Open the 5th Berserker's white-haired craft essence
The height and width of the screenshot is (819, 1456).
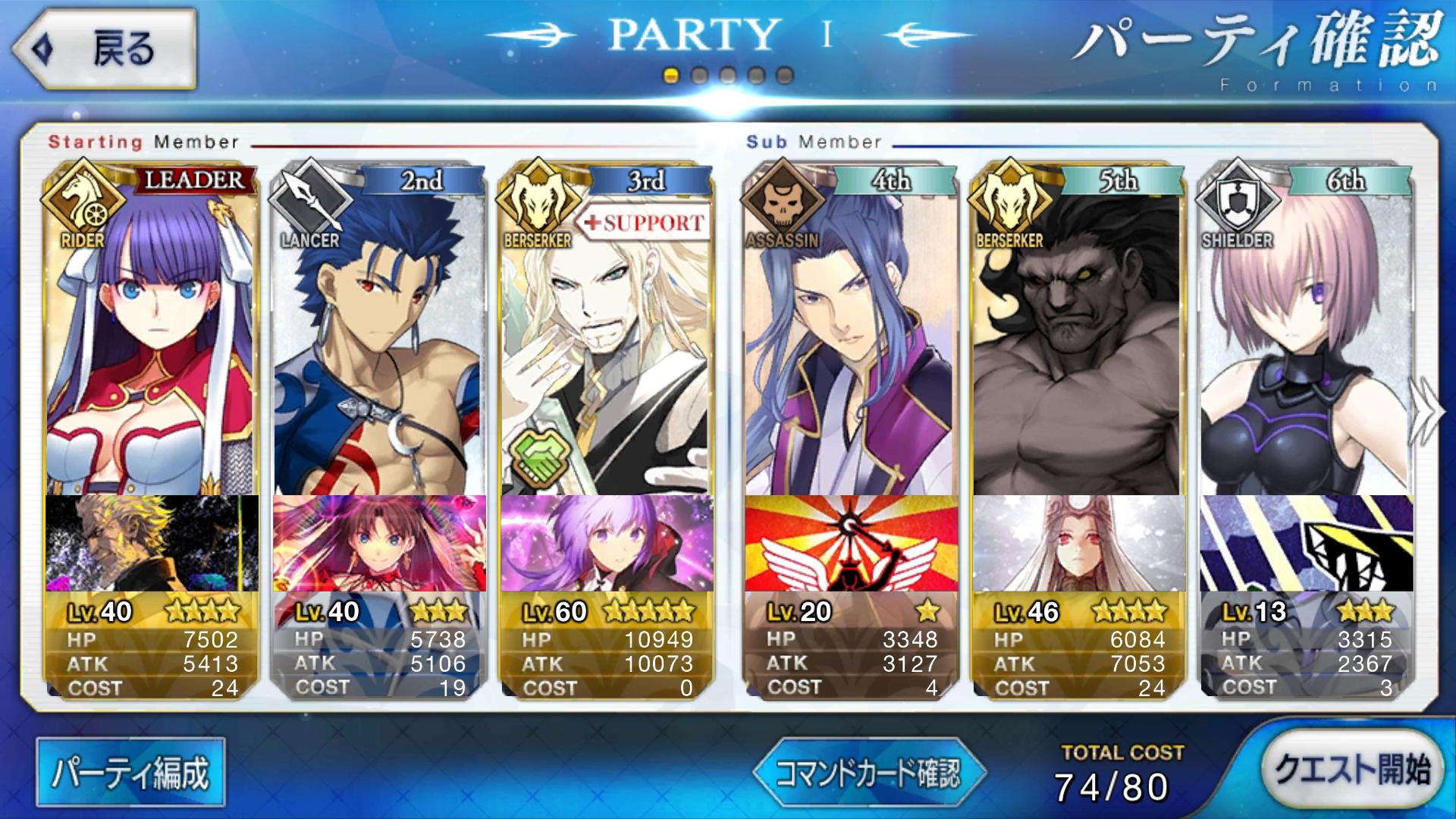(x=1078, y=543)
